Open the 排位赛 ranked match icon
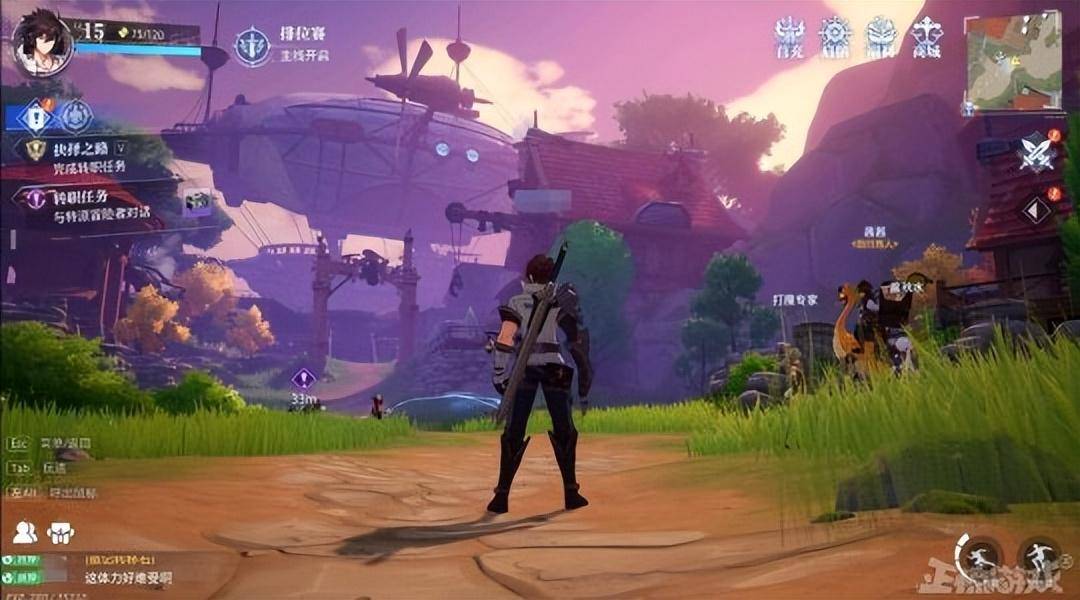 (x=252, y=45)
